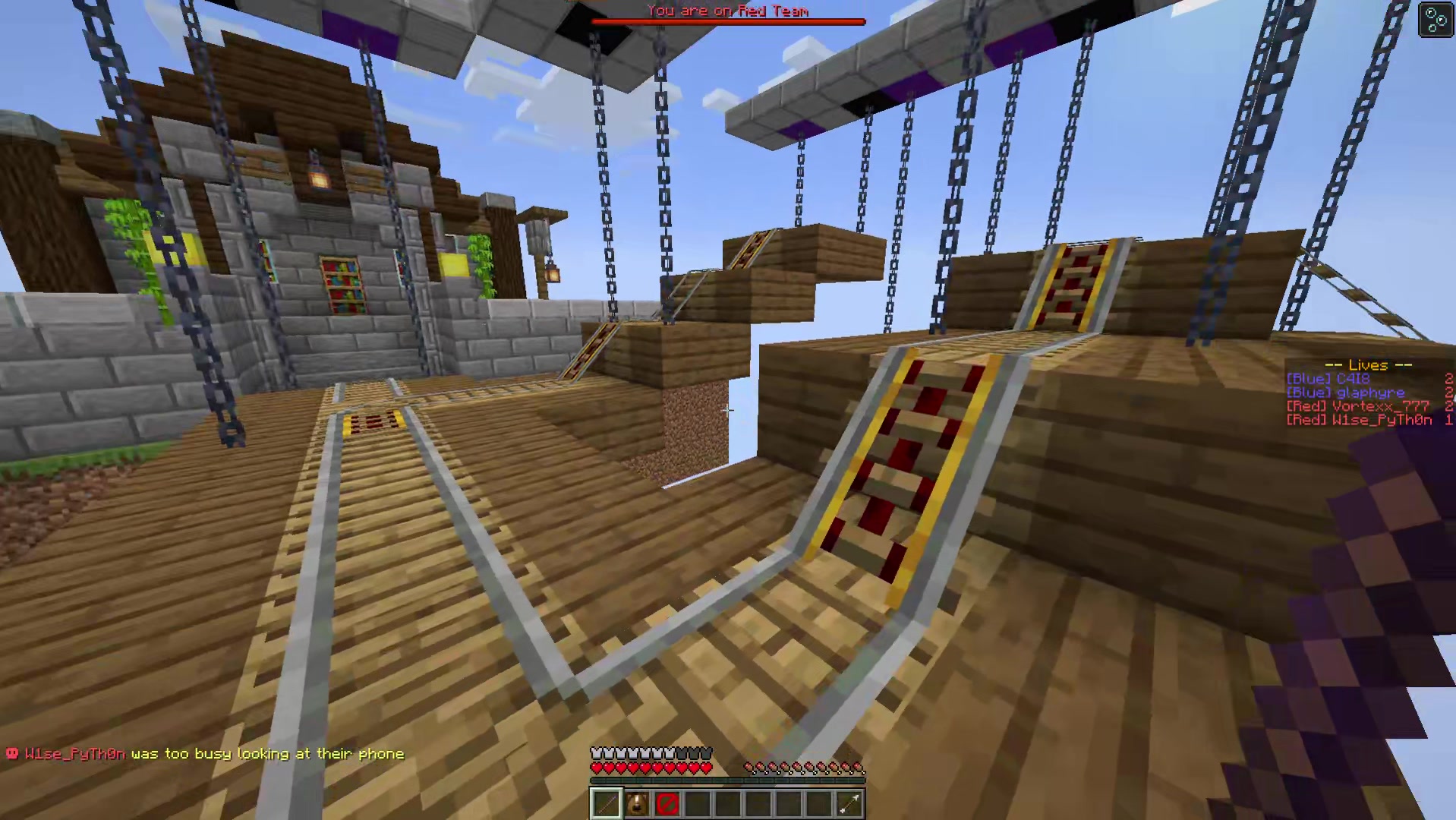Viewport: 1456px width, 820px height.
Task: Select the arrow in the last hotbar slot
Action: tap(850, 803)
